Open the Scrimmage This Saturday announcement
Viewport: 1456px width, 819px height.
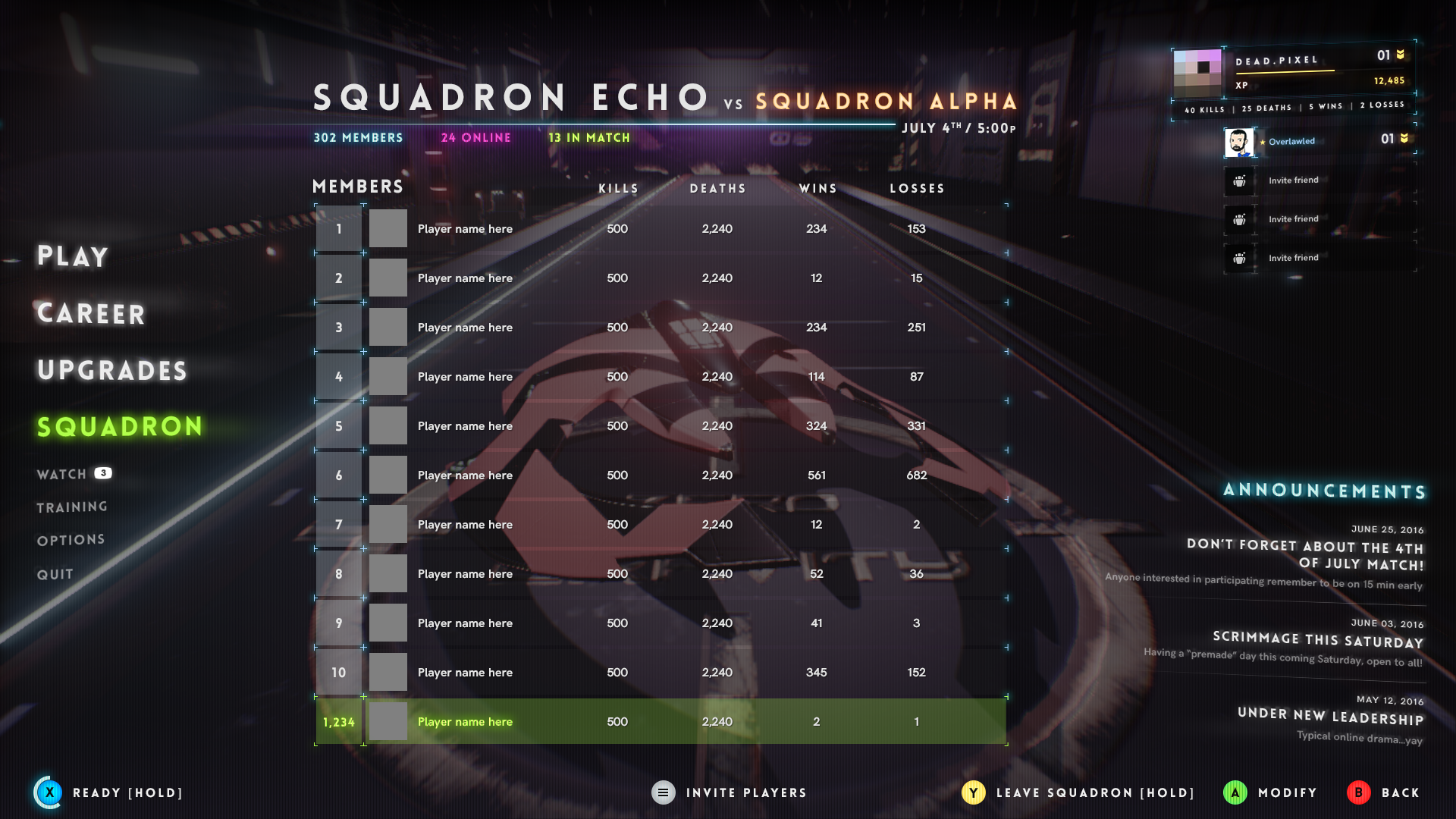(1318, 641)
